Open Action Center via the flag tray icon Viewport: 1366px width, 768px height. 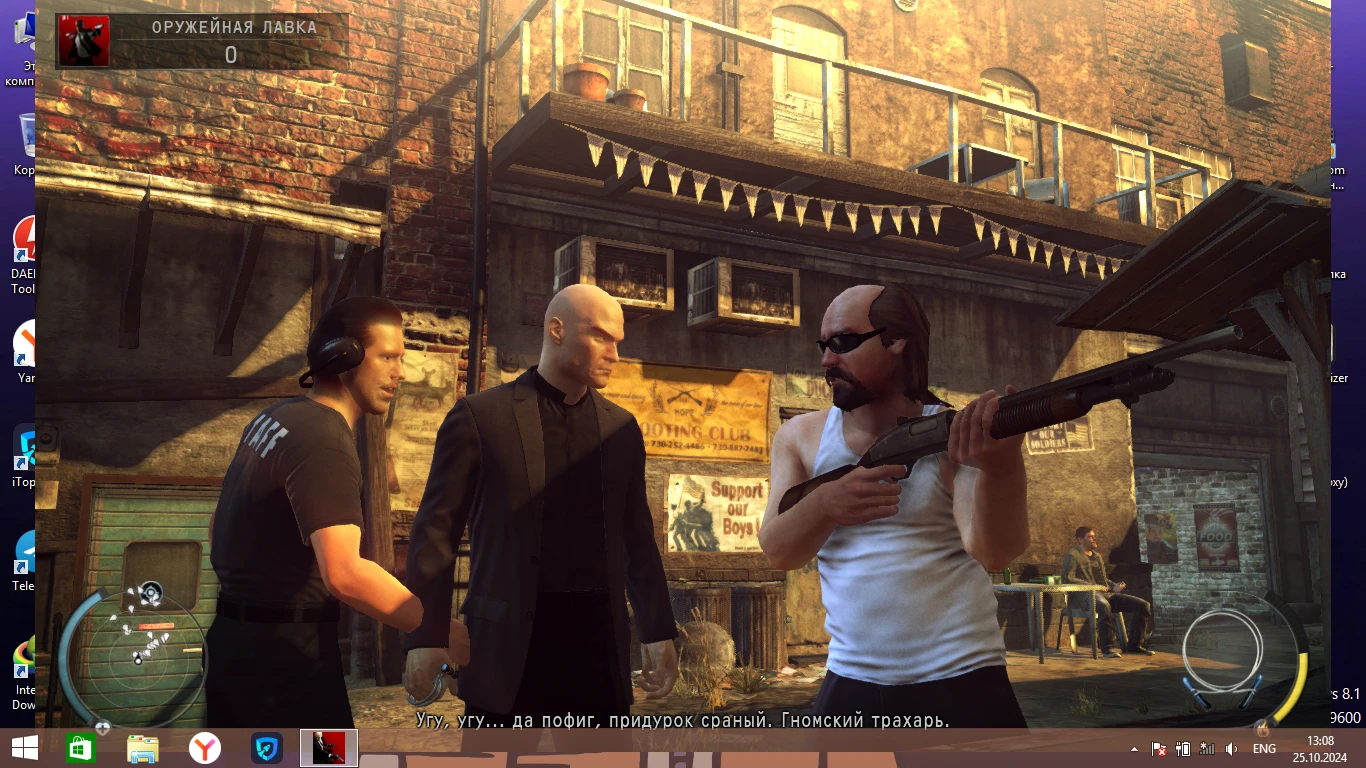pos(1159,748)
